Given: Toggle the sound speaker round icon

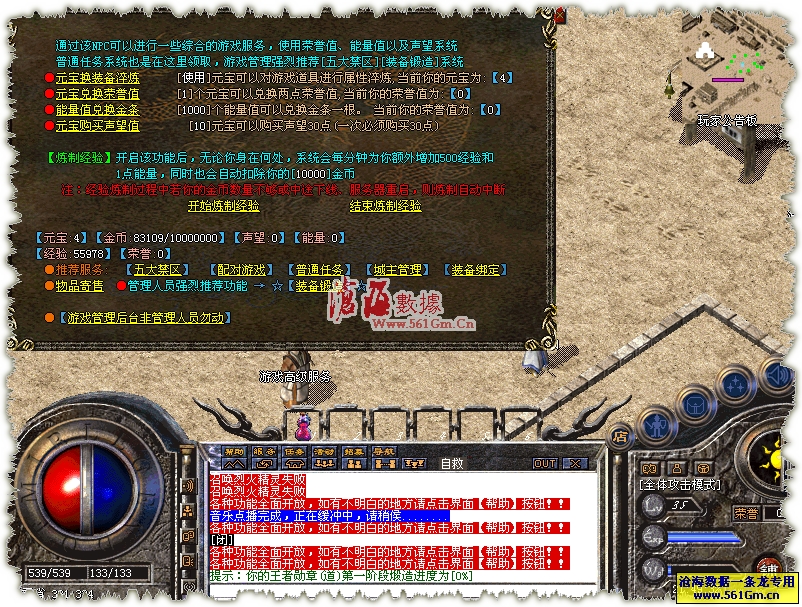Looking at the screenshot, I should pyautogui.click(x=776, y=376).
